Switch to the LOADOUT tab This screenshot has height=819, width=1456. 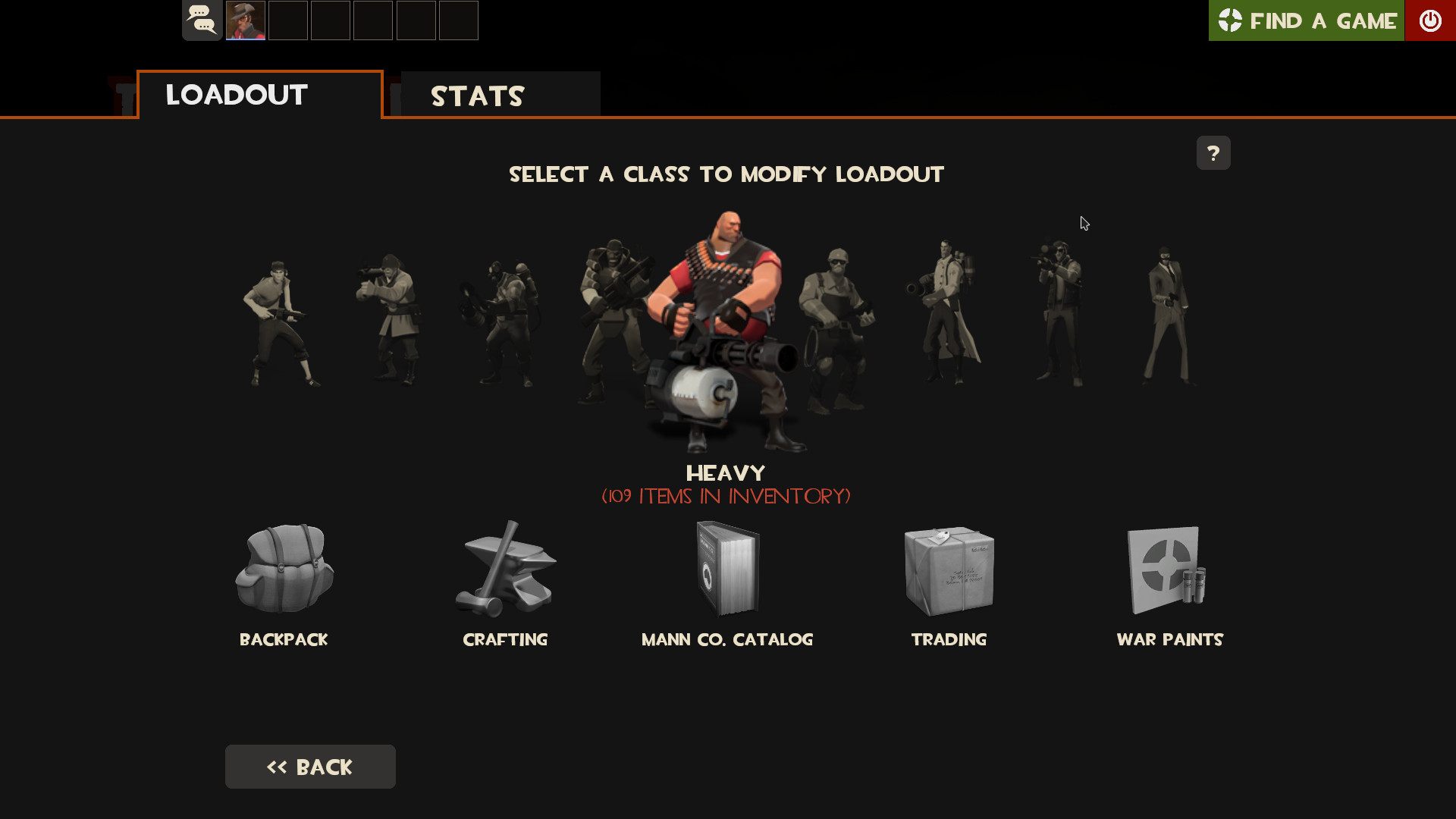point(235,94)
